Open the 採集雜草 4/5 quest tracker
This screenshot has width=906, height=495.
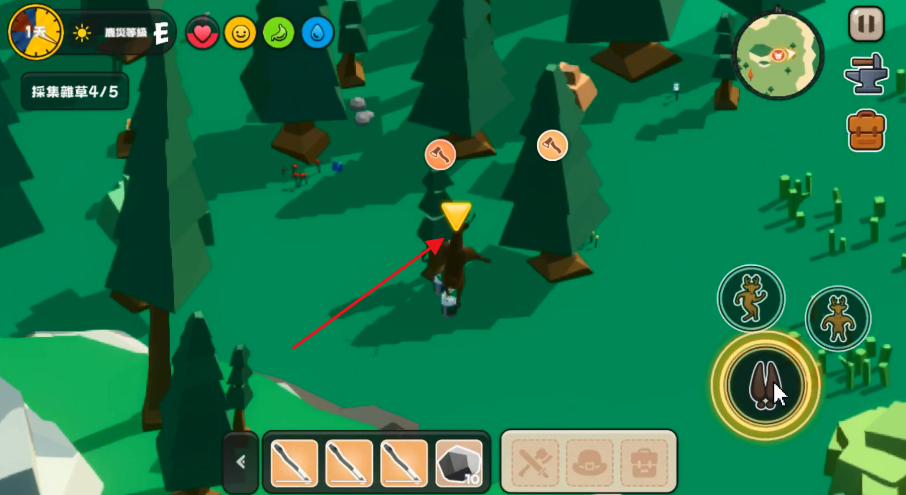[74, 91]
